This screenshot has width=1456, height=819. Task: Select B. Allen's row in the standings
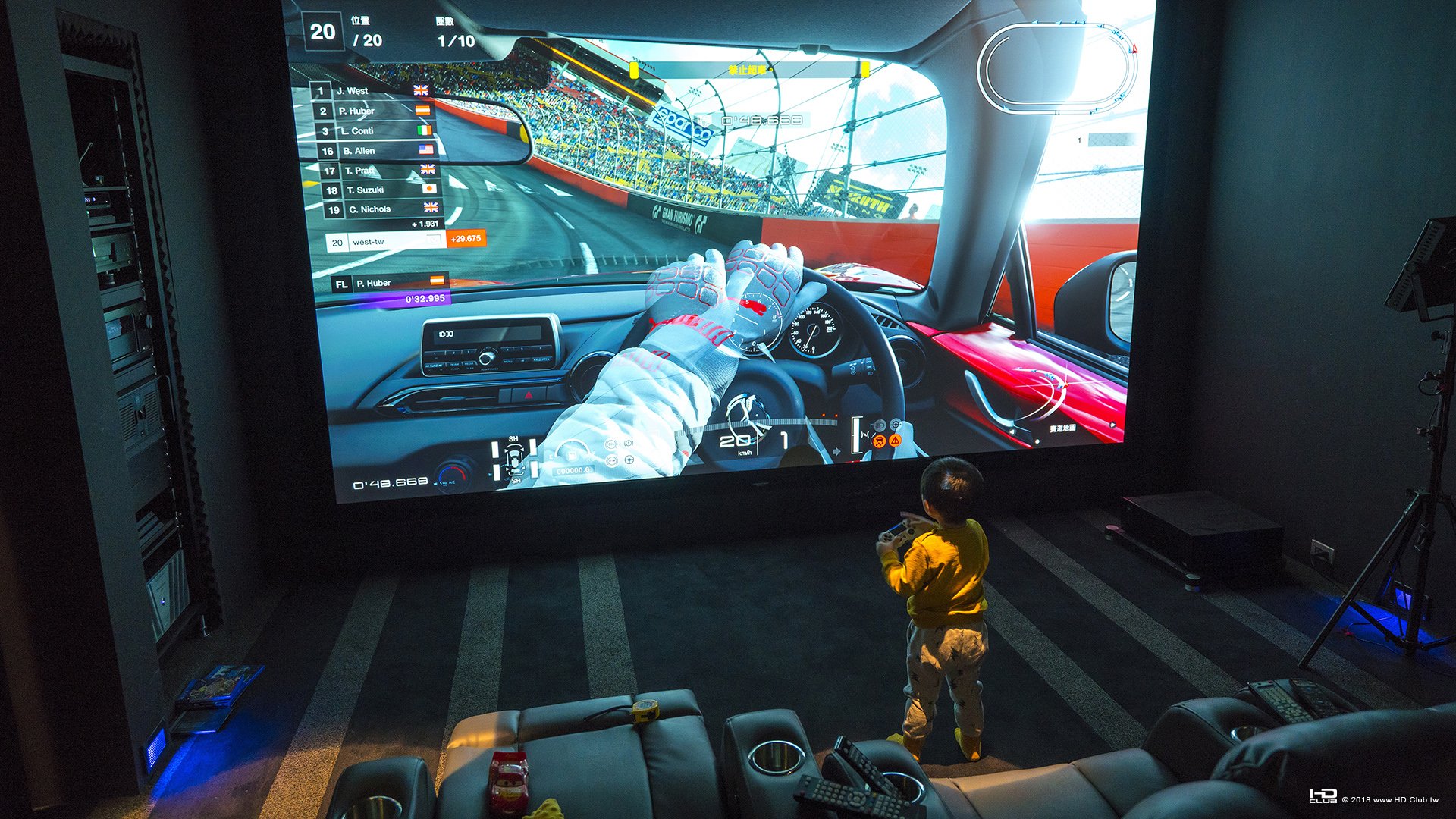[x=377, y=151]
